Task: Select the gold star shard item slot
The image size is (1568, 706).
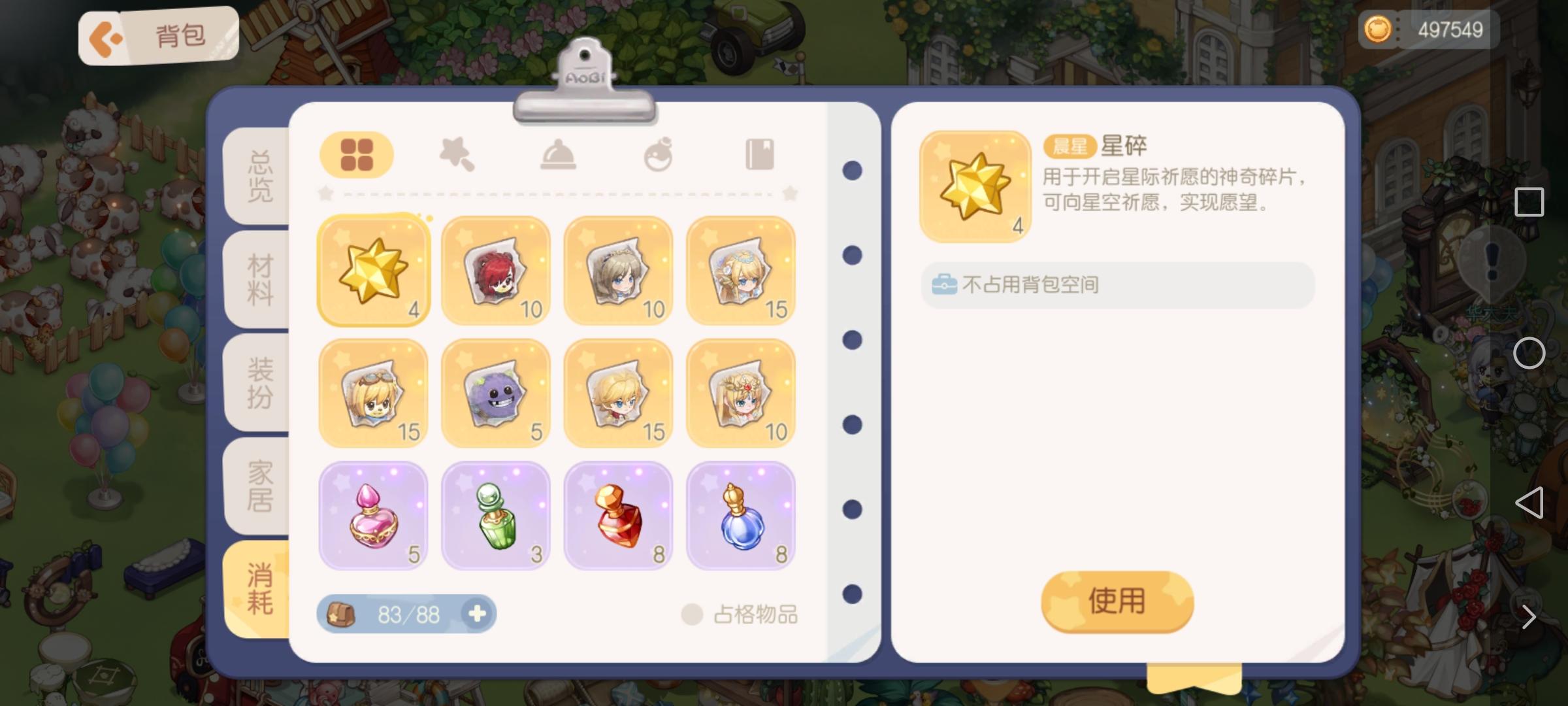Action: (x=372, y=269)
